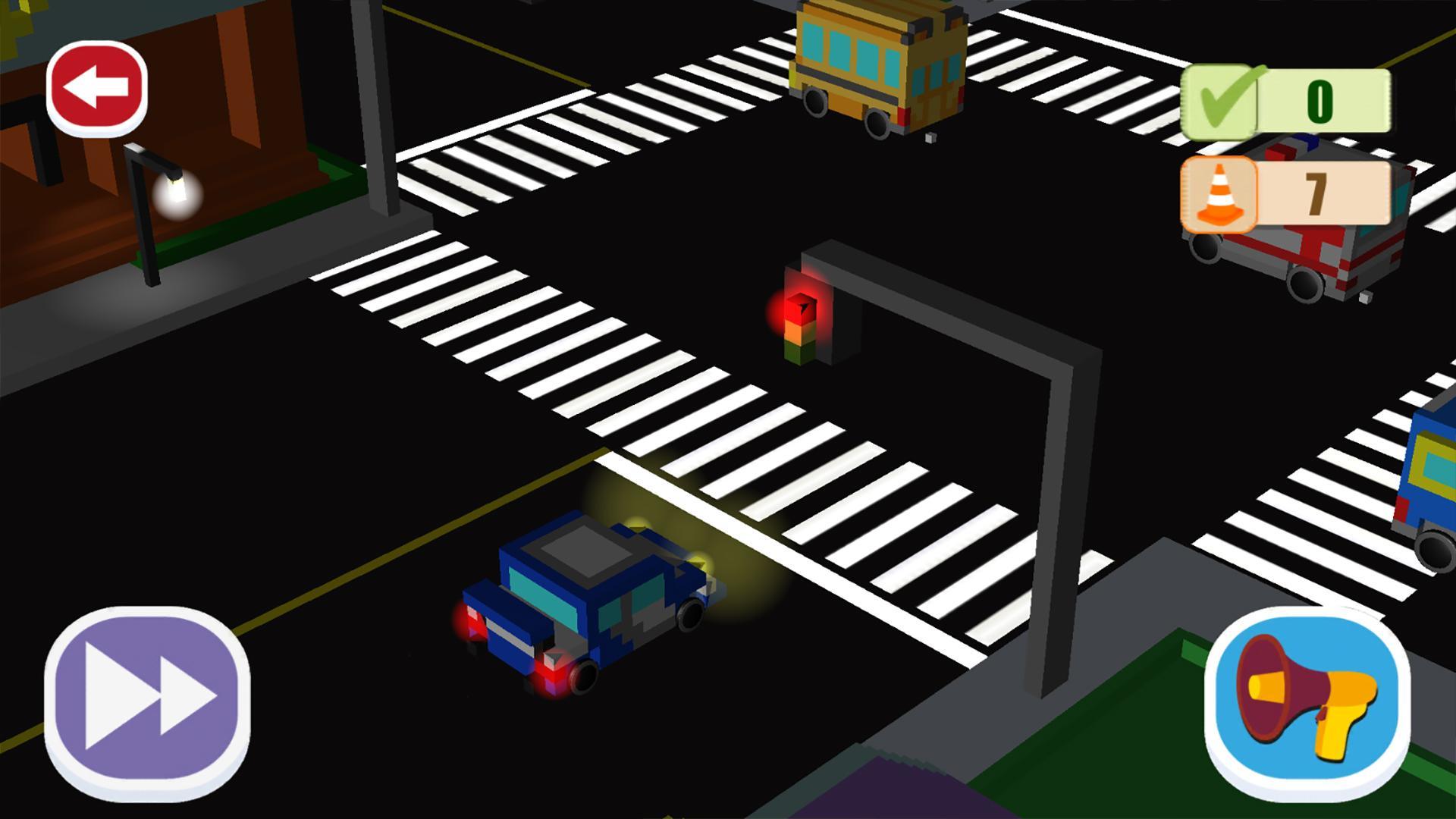Screen dimensions: 1456x819
Task: Toggle the yellow traffic light segment
Action: (799, 332)
